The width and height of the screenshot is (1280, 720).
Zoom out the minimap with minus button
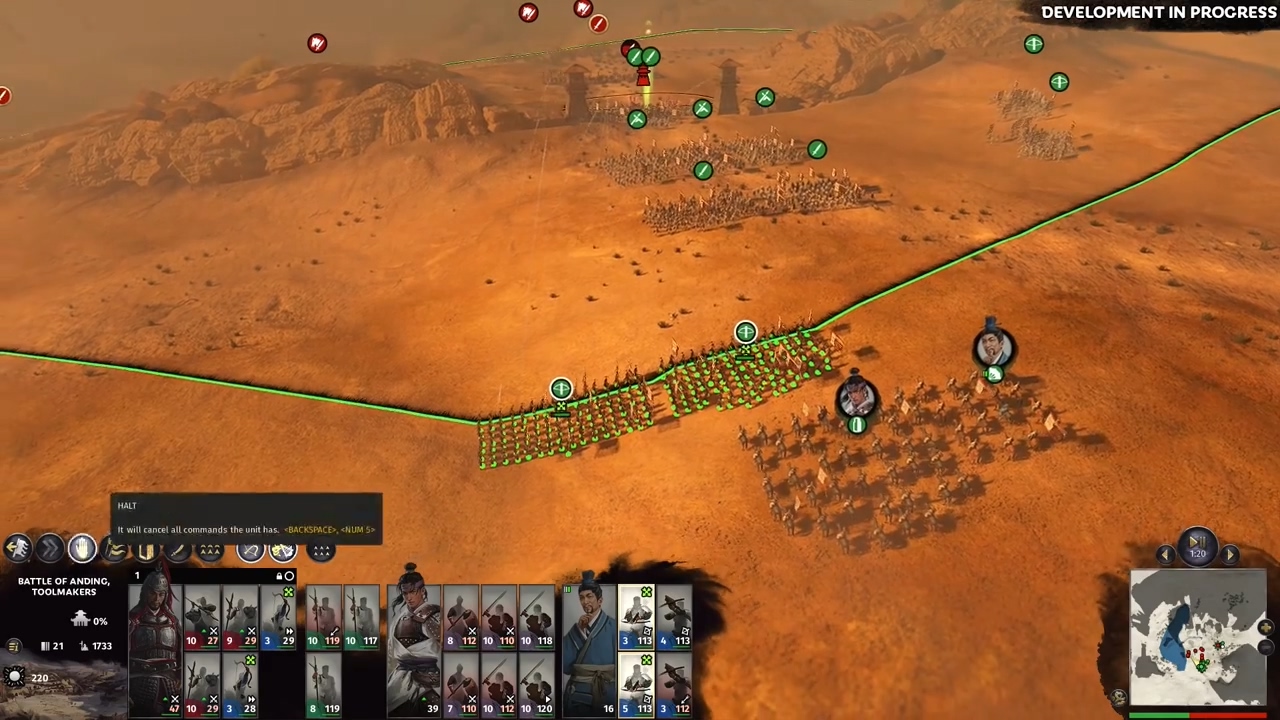pos(1265,648)
